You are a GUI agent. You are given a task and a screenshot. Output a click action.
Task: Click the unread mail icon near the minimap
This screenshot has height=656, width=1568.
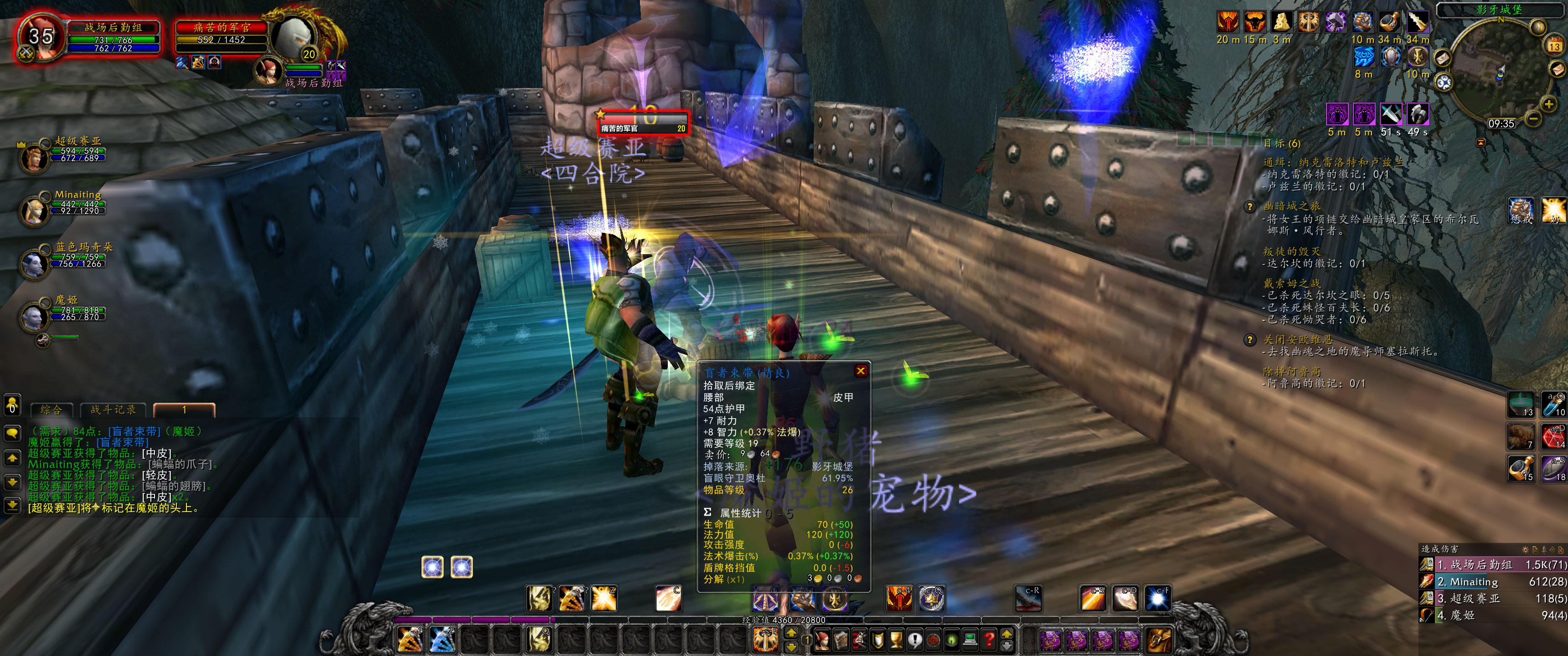1557,69
